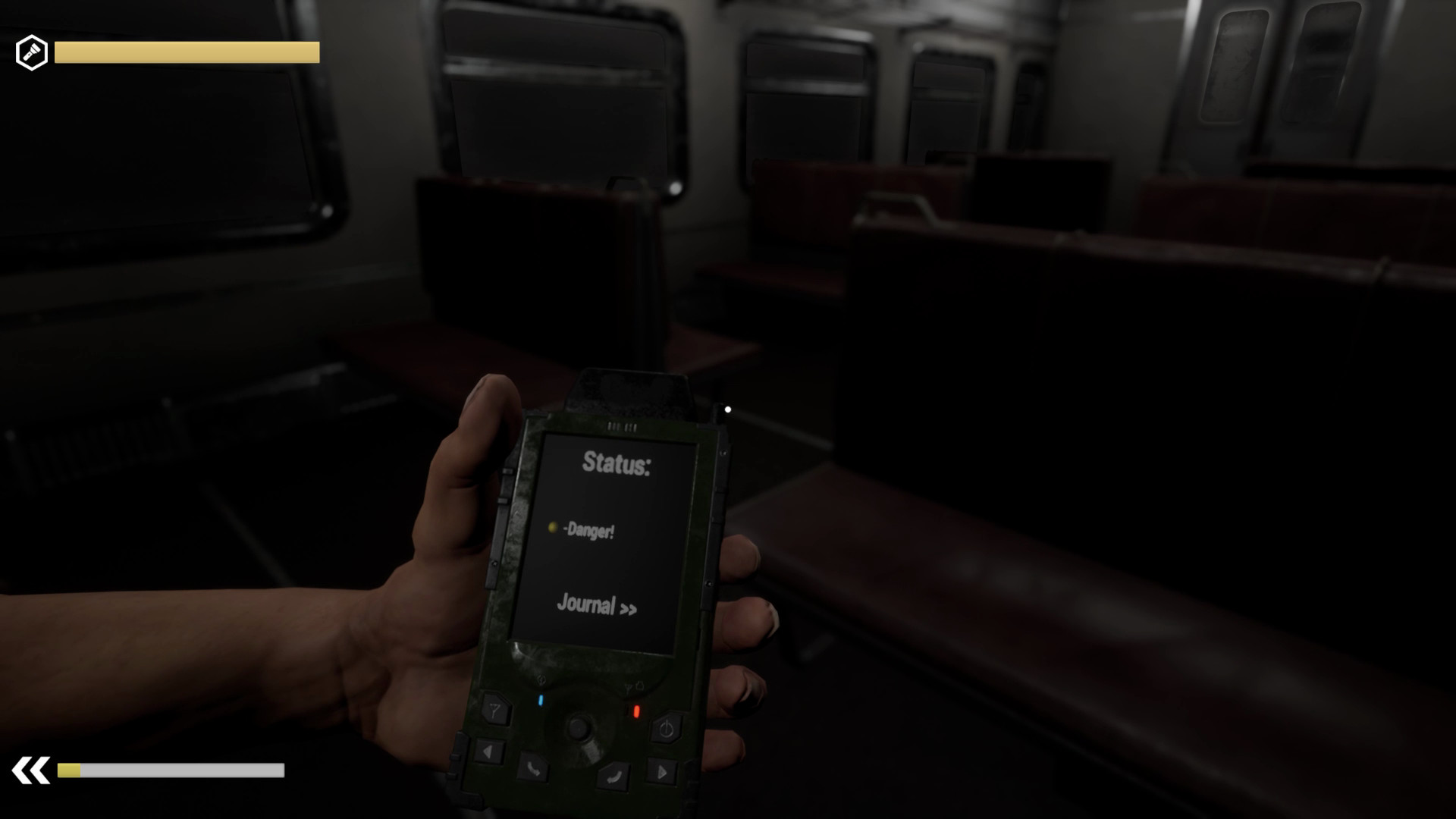The image size is (1456, 819).
Task: Toggle the blue indicator LED on the device
Action: click(x=541, y=699)
